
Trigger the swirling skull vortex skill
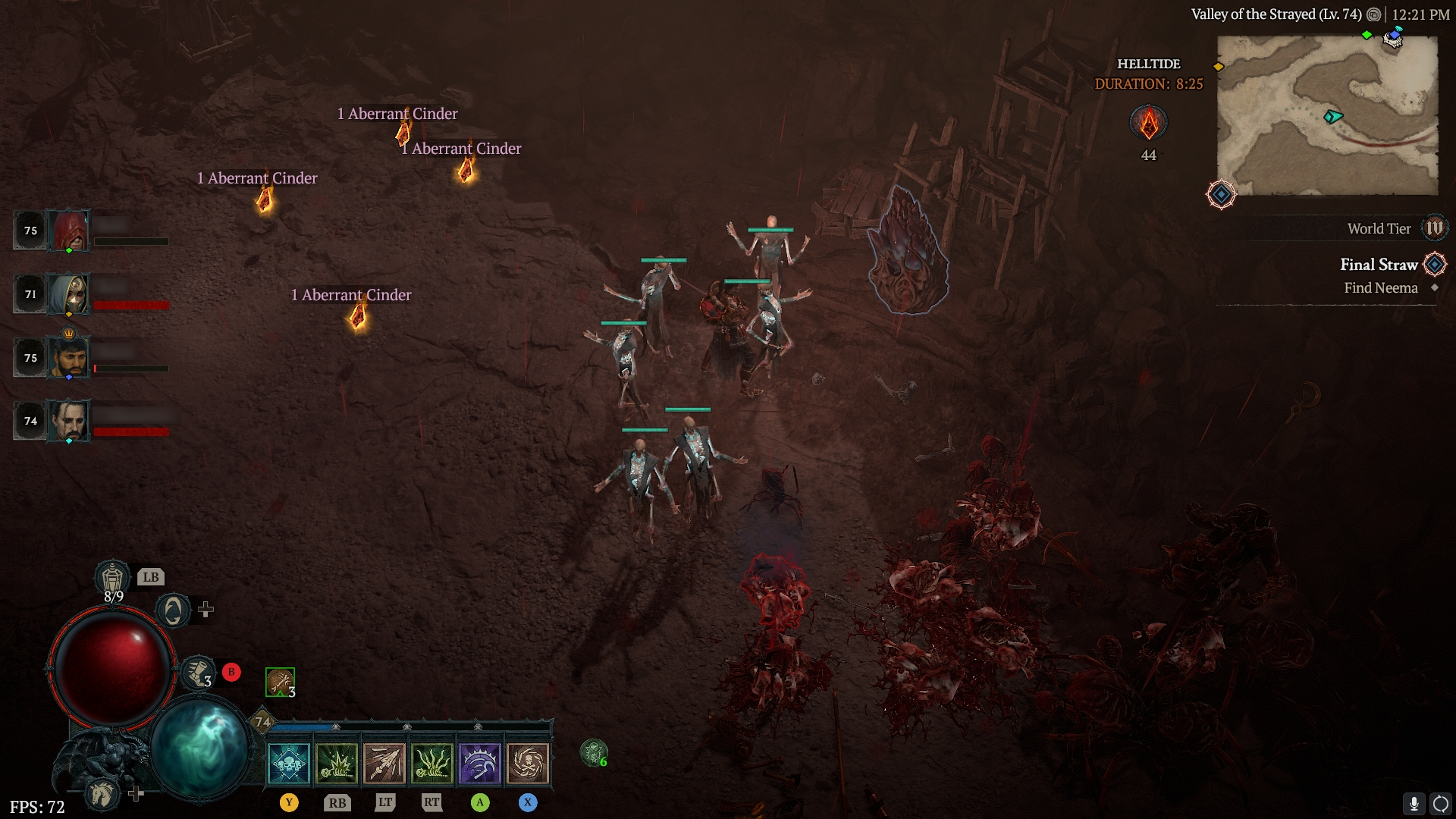click(x=528, y=763)
